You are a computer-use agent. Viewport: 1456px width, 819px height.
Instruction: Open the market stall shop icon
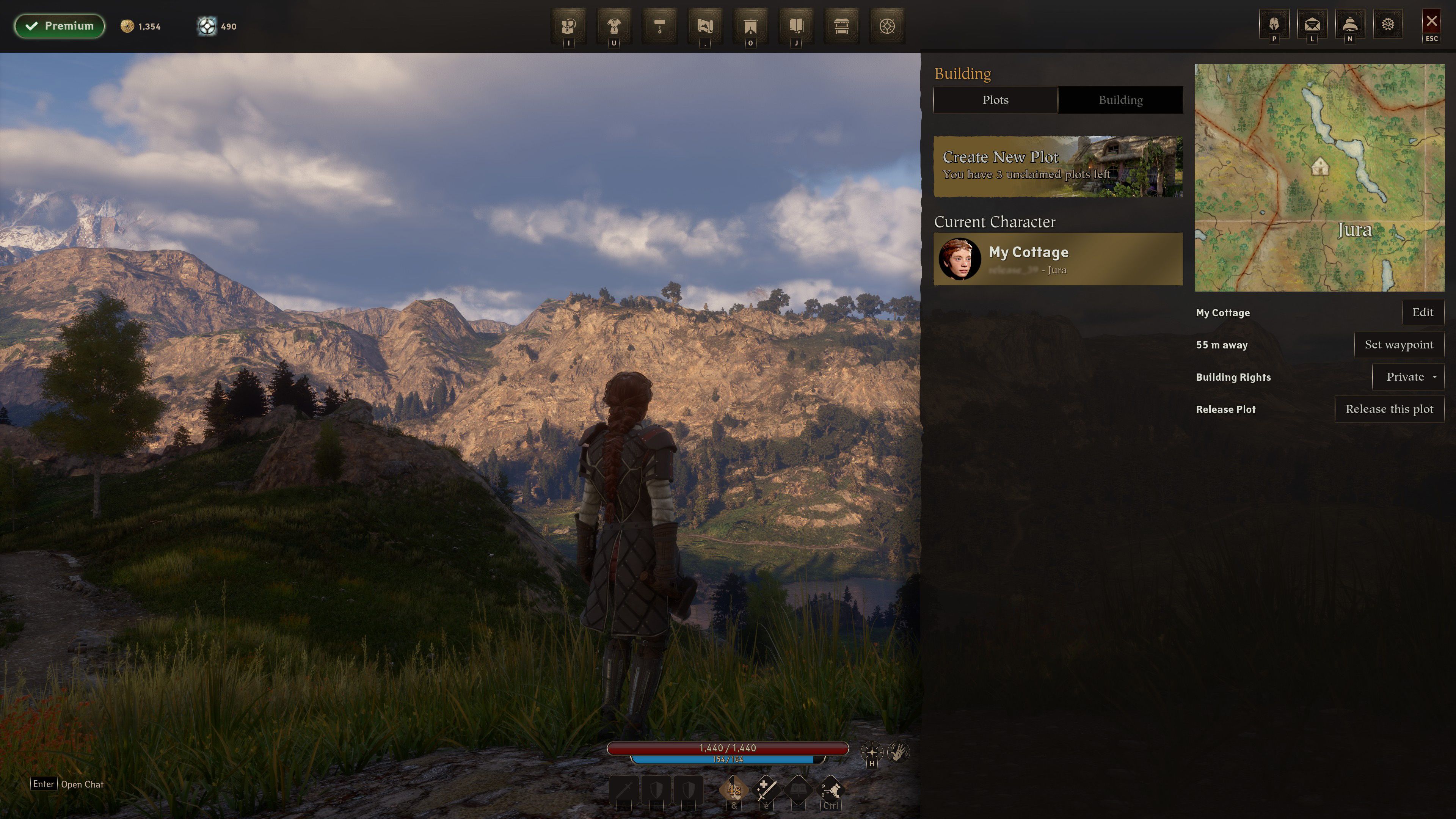(842, 26)
